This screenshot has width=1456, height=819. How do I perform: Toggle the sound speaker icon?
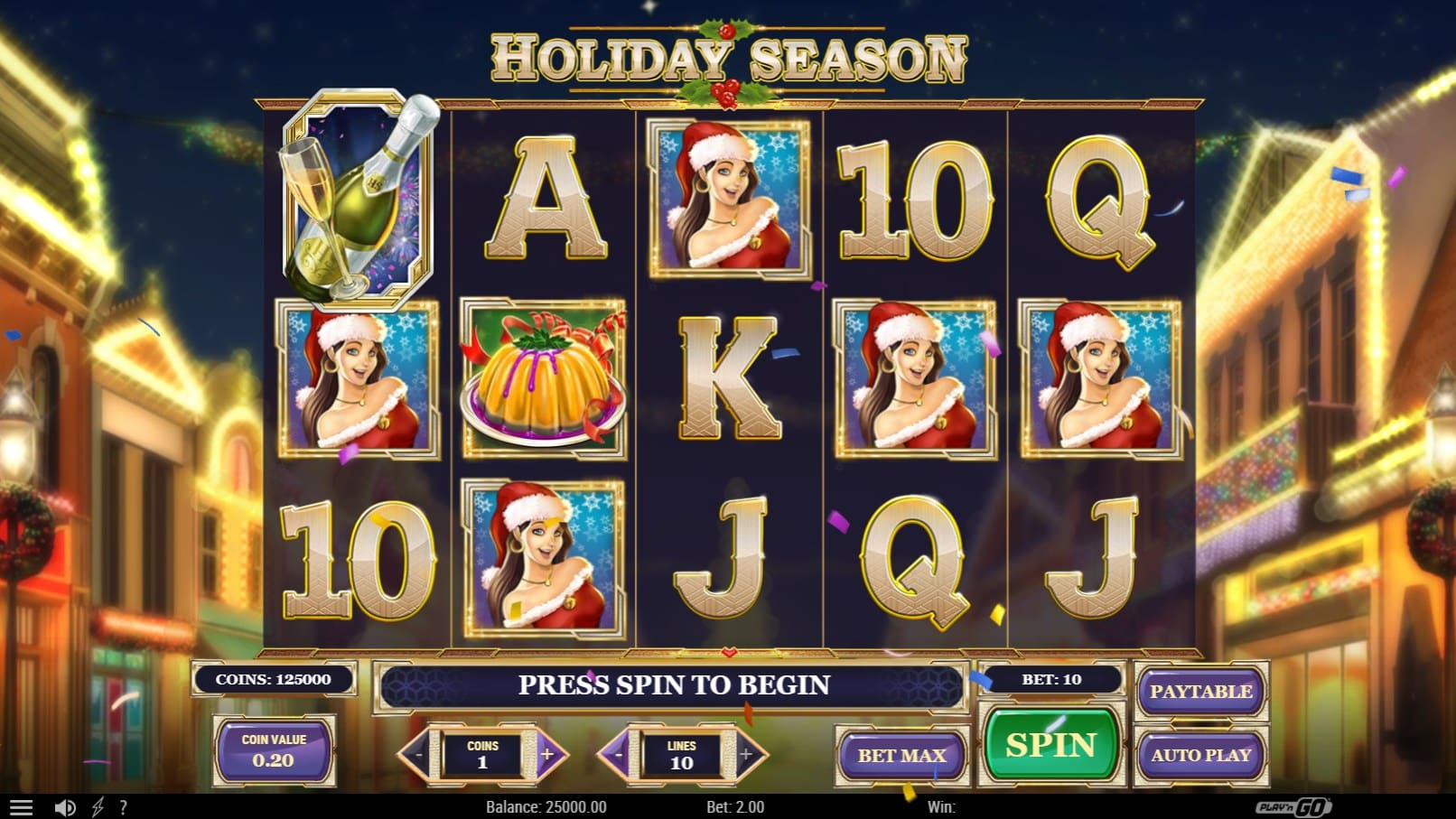(65, 807)
